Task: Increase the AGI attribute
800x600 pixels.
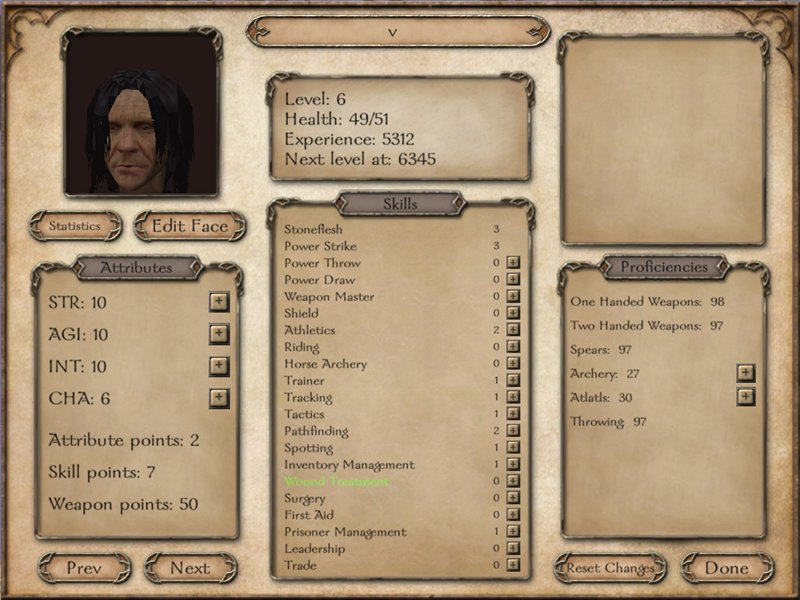Action: tap(219, 334)
